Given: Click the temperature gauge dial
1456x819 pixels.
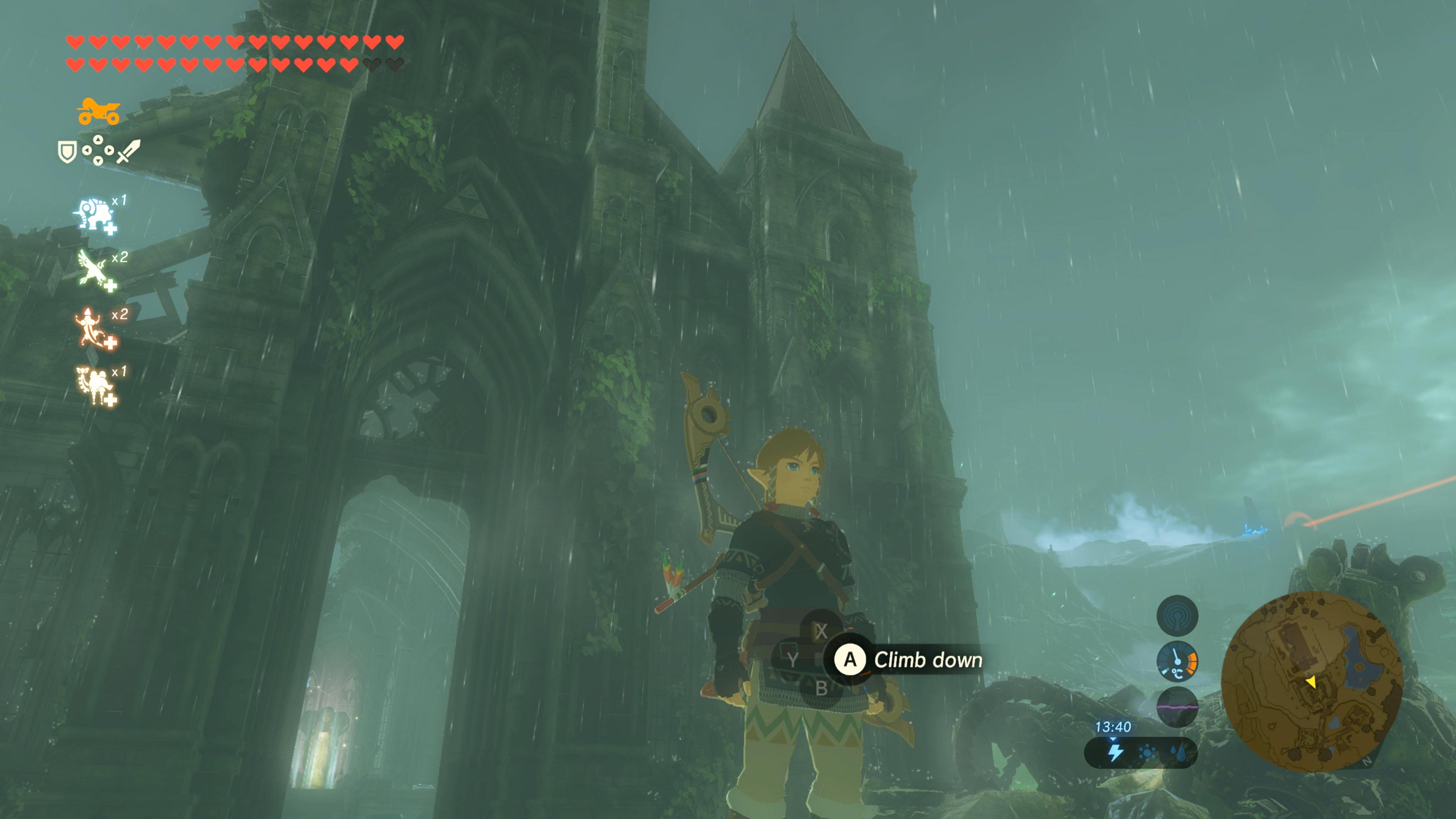Looking at the screenshot, I should click(x=1177, y=661).
